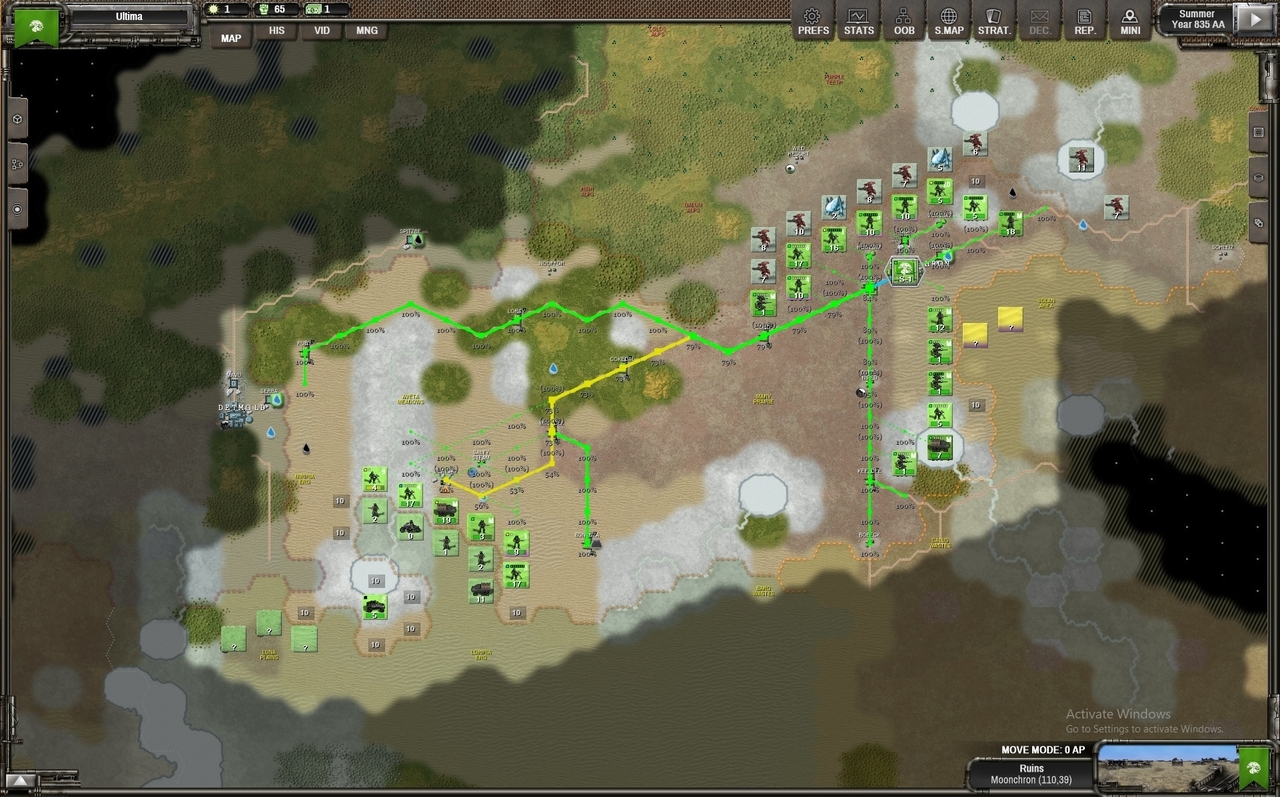Open the STRAT. stratagem cards

tap(994, 20)
